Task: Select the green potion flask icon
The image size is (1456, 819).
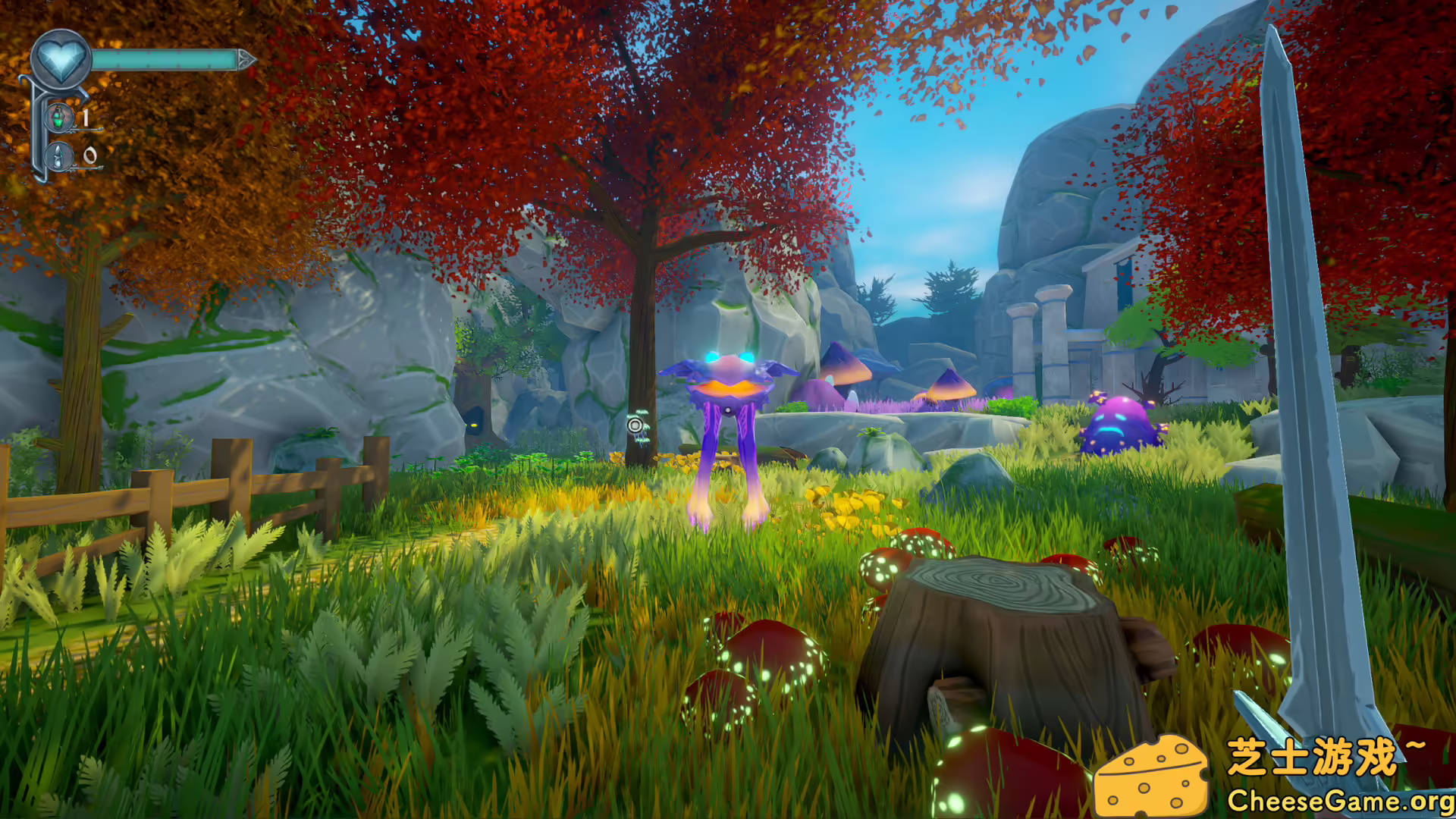Action: point(58,118)
